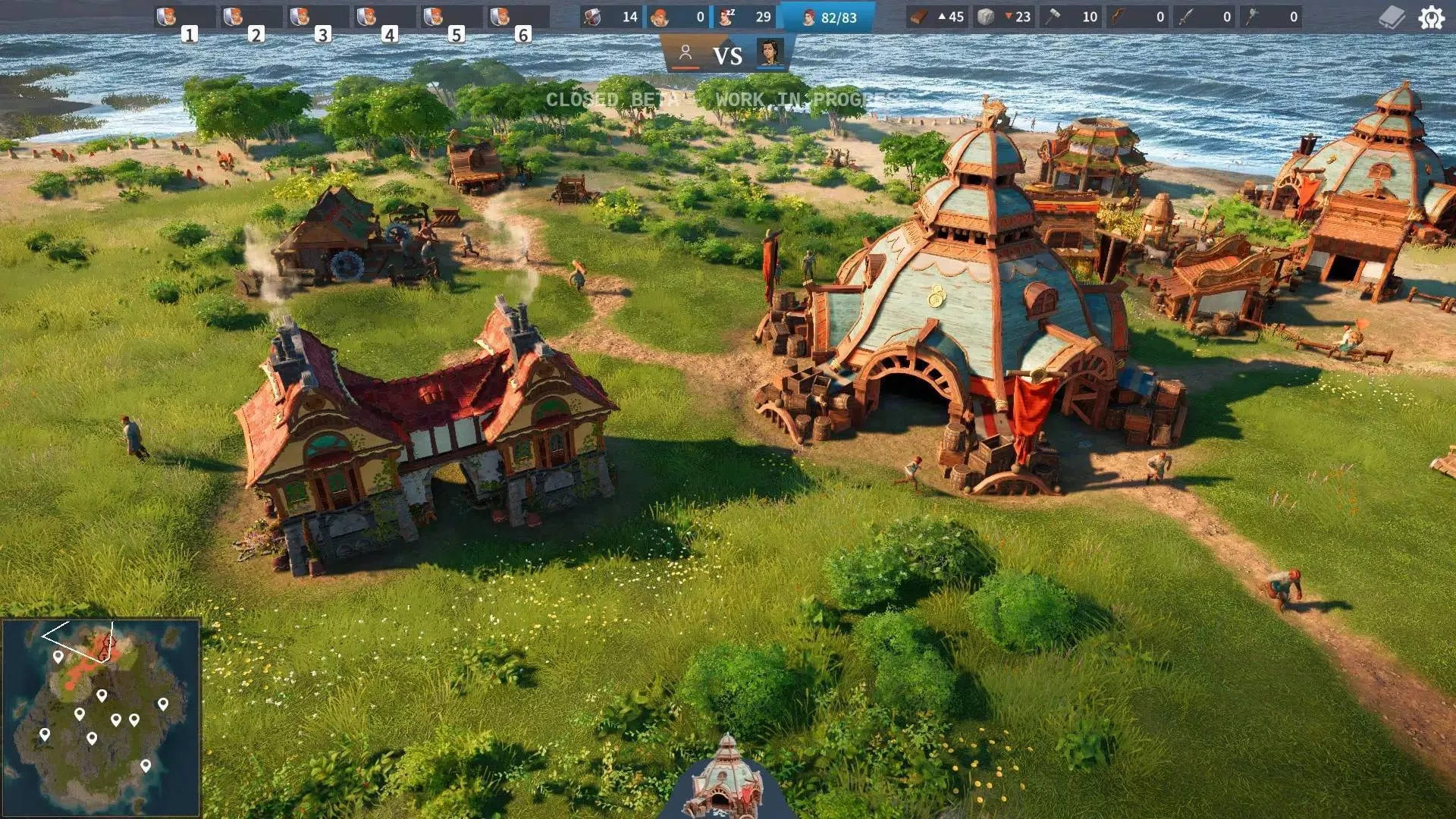Screen dimensions: 1456x819
Task: Open the settings gear menu
Action: coord(1431,17)
